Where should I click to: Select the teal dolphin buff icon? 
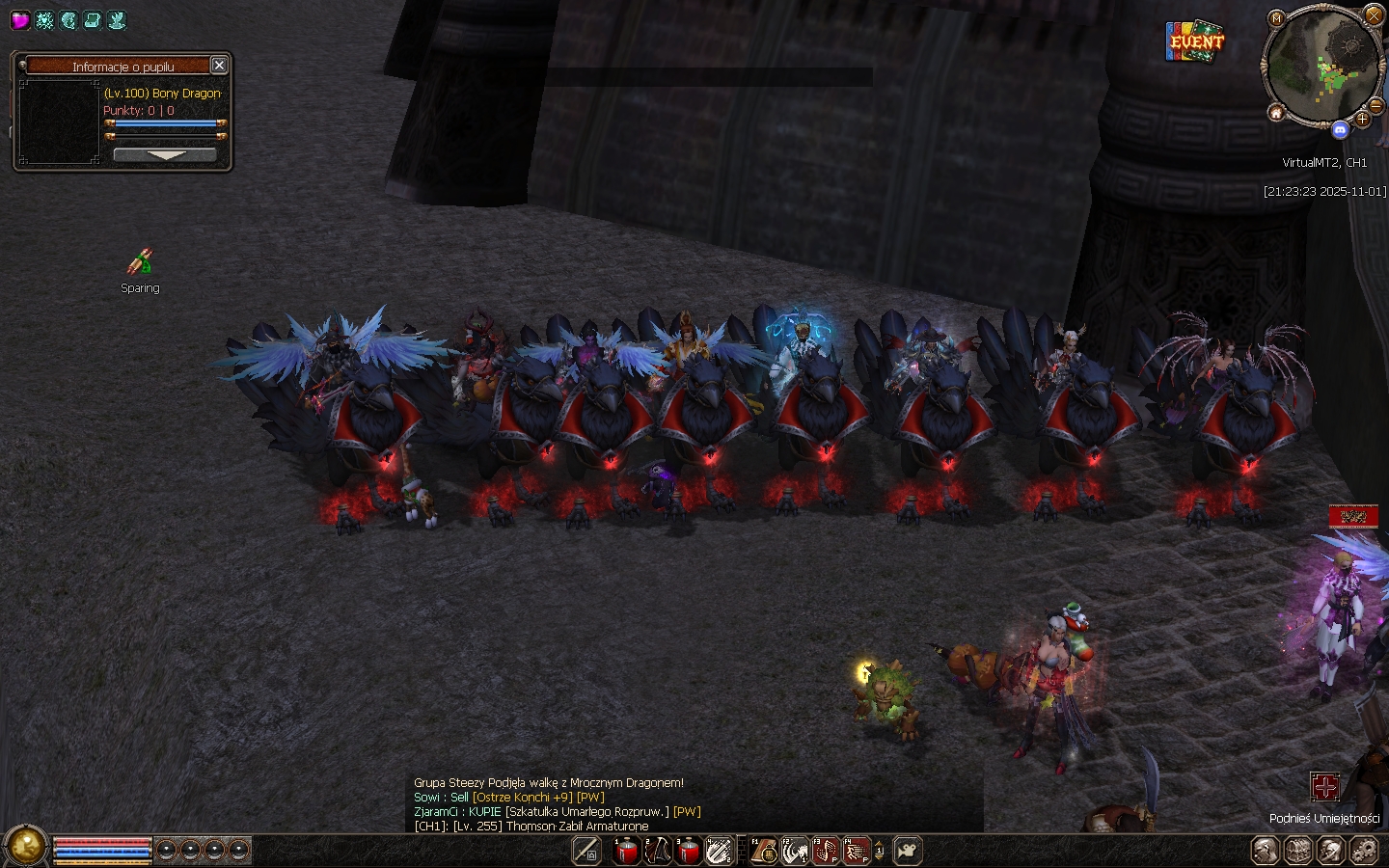68,19
